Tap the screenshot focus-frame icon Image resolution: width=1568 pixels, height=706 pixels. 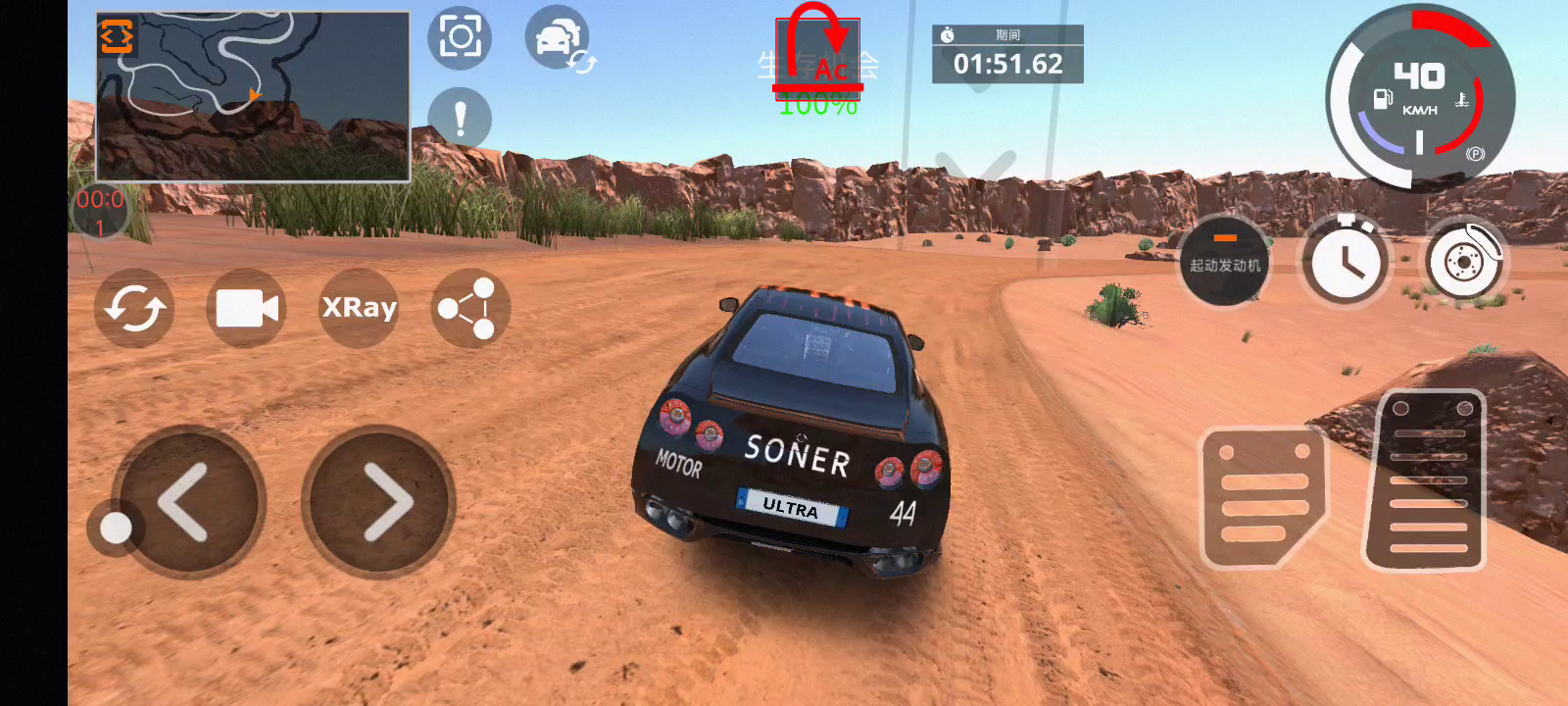[x=460, y=38]
